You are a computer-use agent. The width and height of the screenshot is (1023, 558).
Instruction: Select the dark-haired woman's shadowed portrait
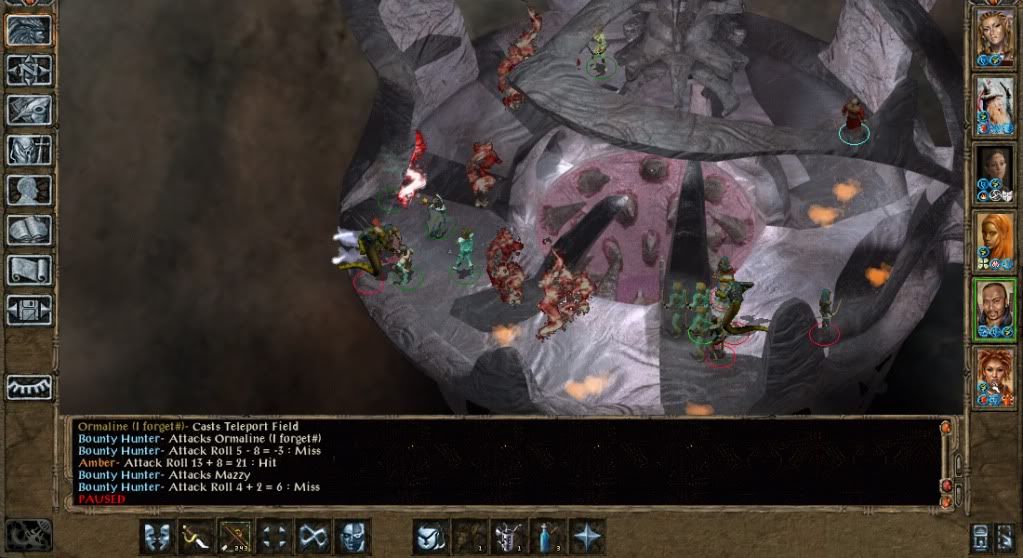995,170
